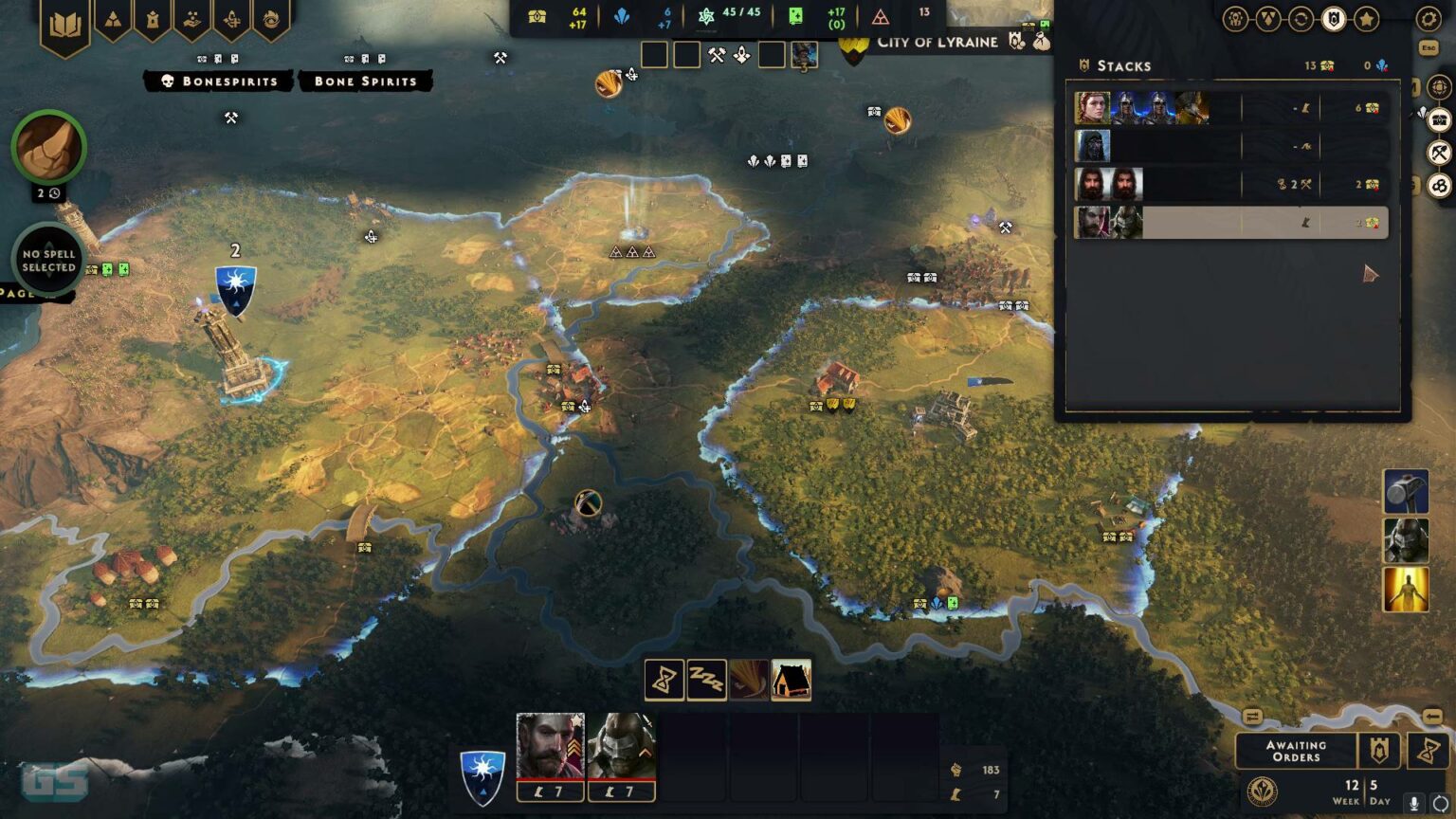
Task: Toggle the circular refresh filter icon
Action: 1301,17
